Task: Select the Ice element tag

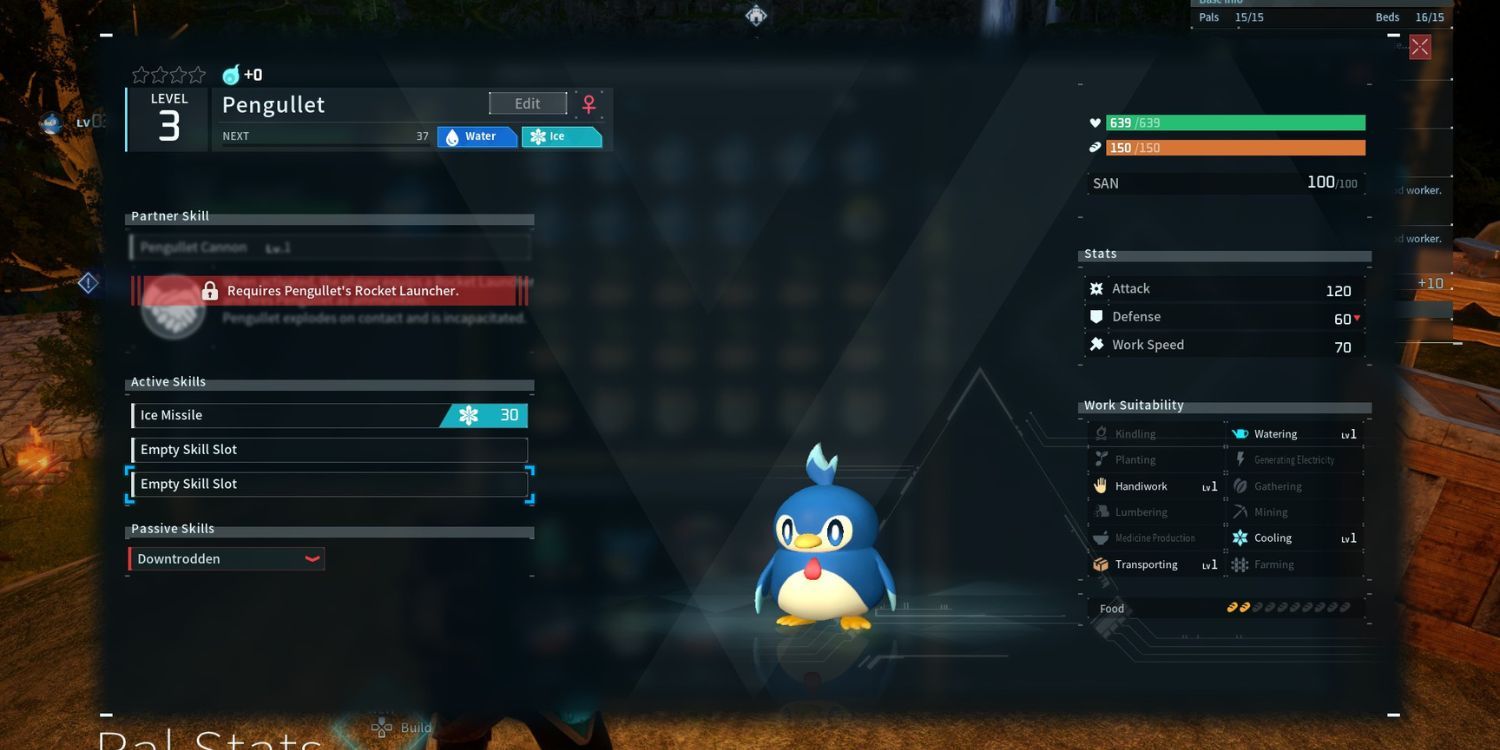Action: coord(561,136)
